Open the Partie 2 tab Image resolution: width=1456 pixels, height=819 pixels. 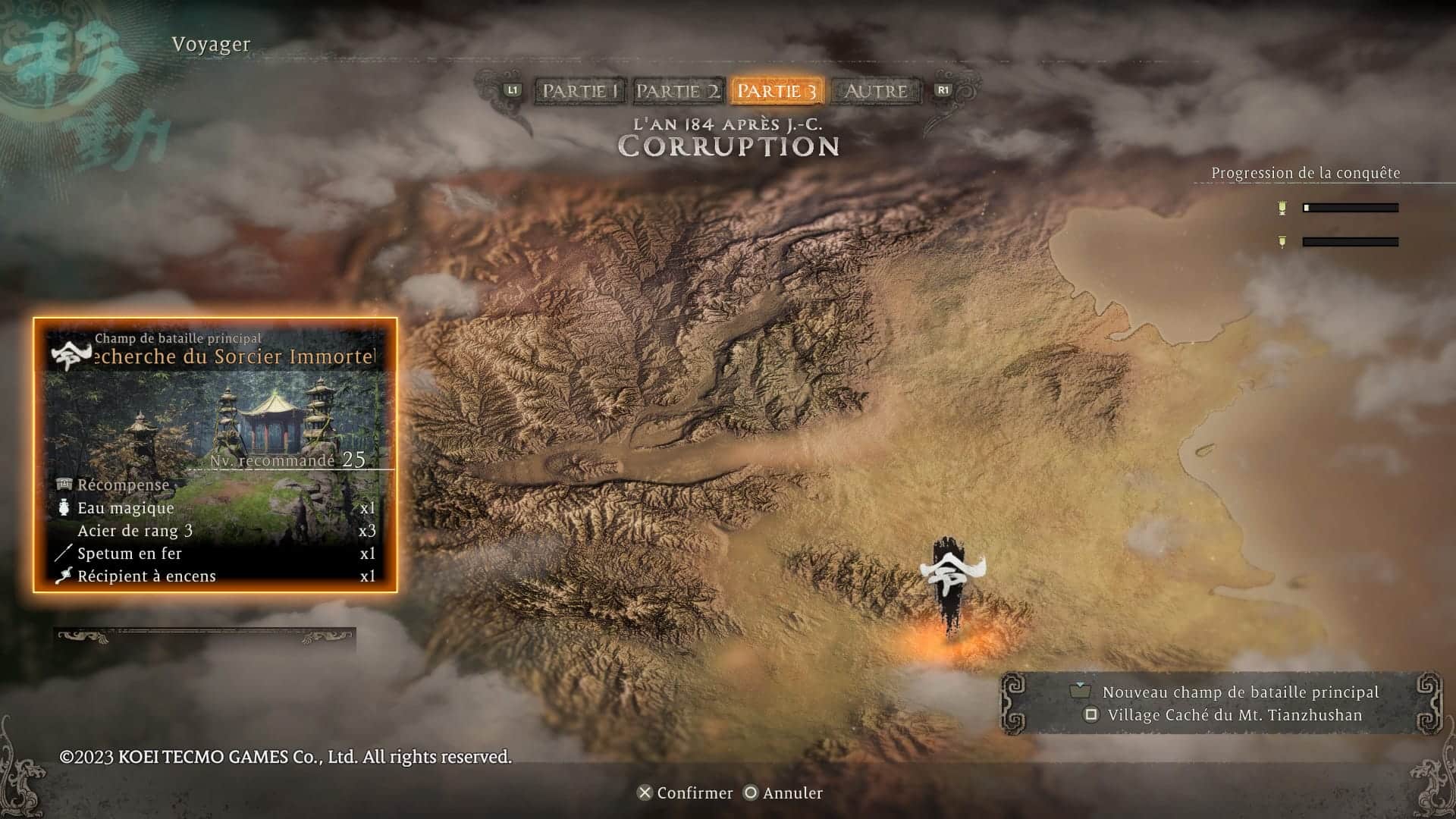(677, 91)
